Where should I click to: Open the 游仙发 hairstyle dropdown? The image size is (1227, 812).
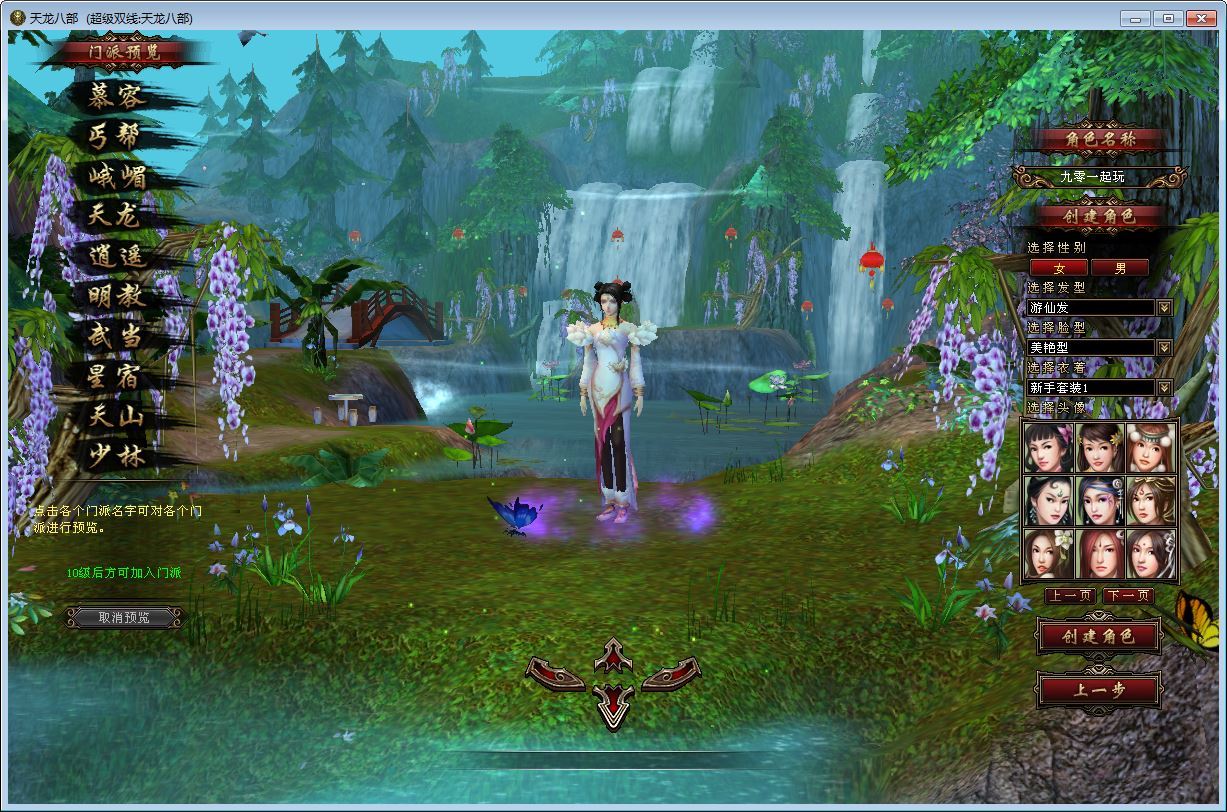coord(1164,308)
